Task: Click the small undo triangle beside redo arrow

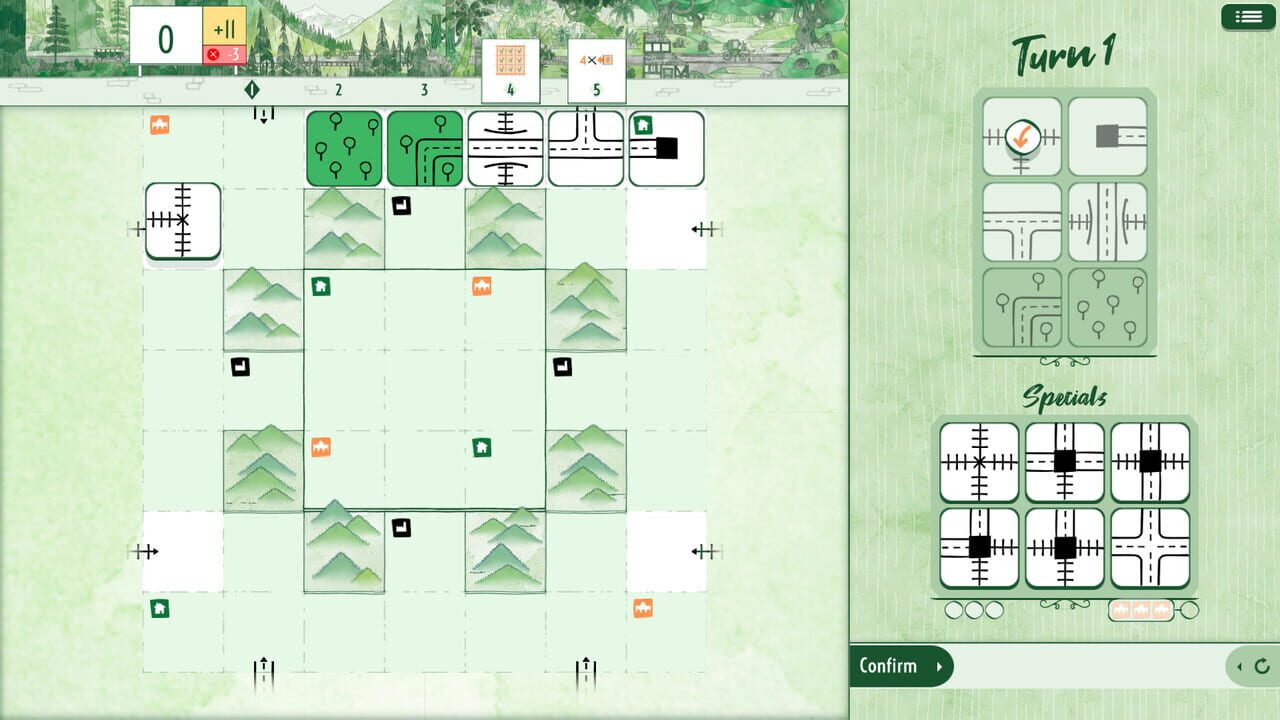Action: pyautogui.click(x=1238, y=666)
